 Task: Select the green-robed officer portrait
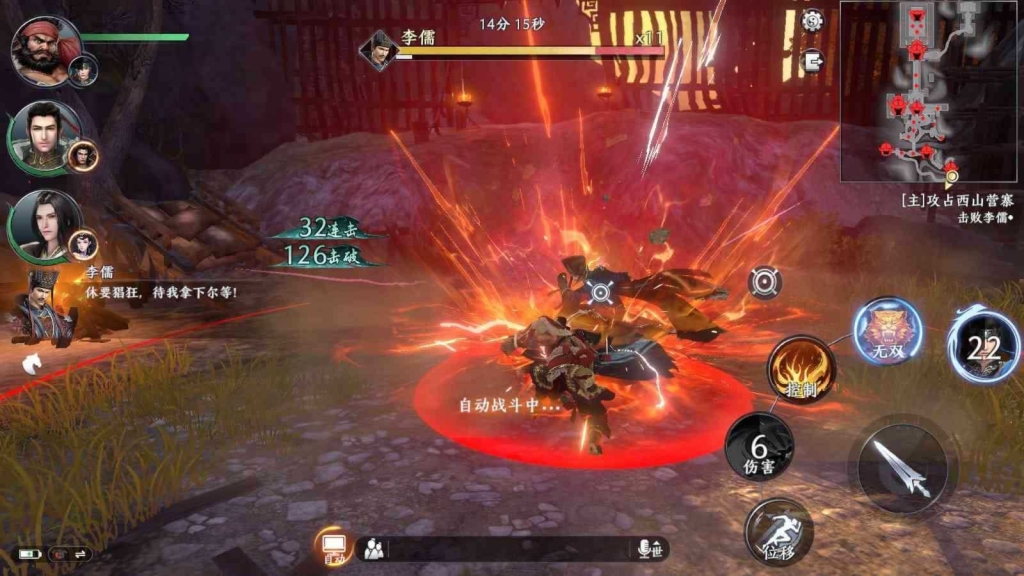pyautogui.click(x=44, y=136)
